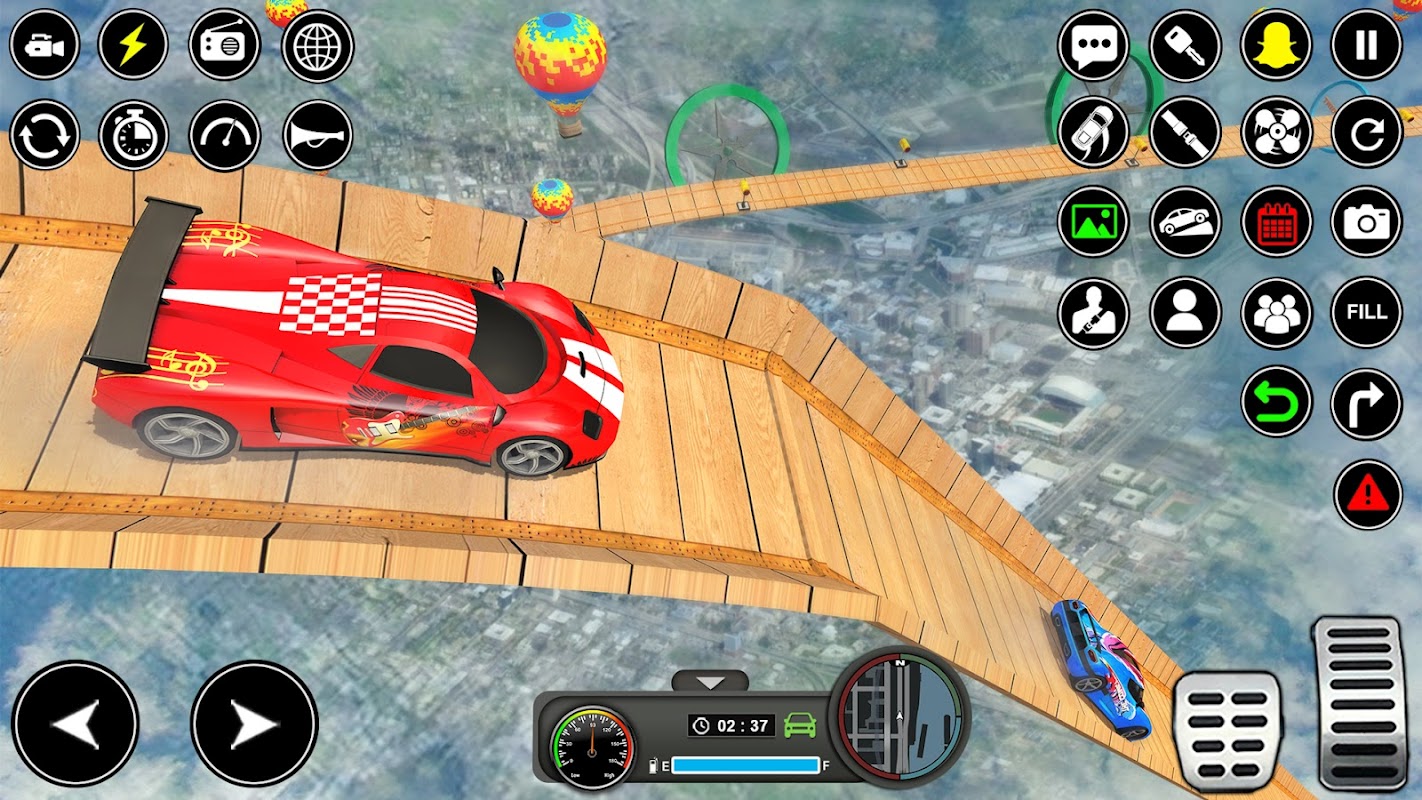The image size is (1422, 800).
Task: Turn on the hazard warning triangle
Action: (x=1366, y=494)
